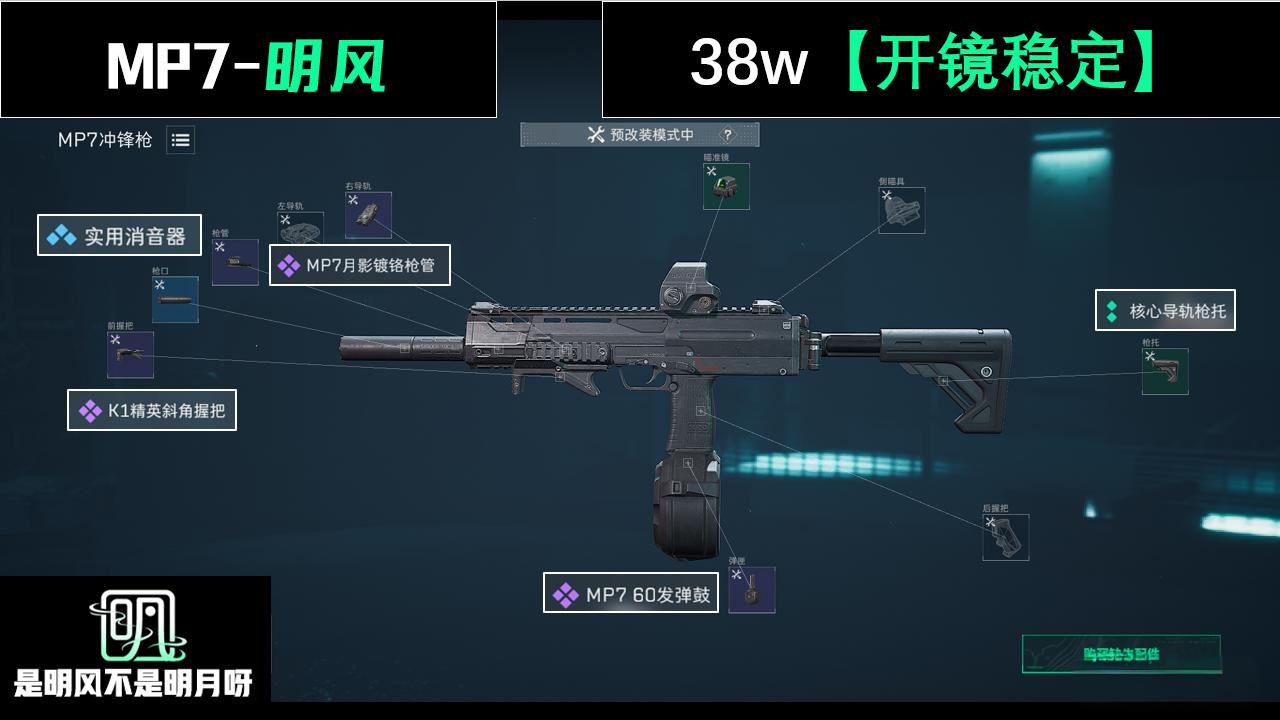Image resolution: width=1280 pixels, height=720 pixels.
Task: Click the help question mark beside 预改装模式中
Action: (729, 135)
